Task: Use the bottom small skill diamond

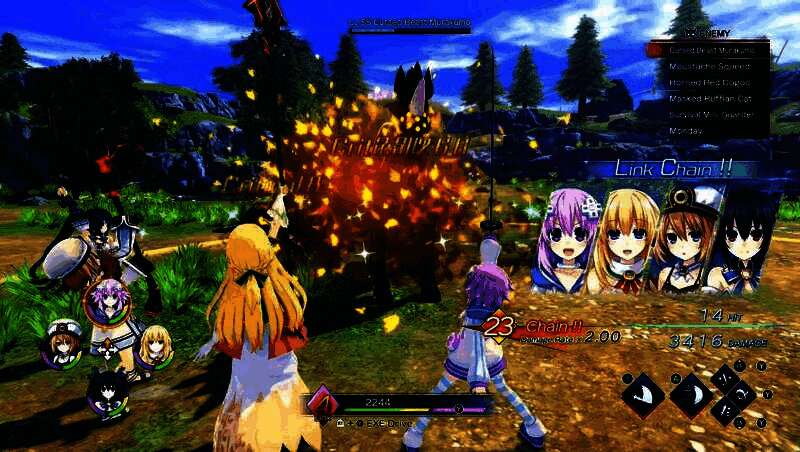Action: [x=723, y=411]
